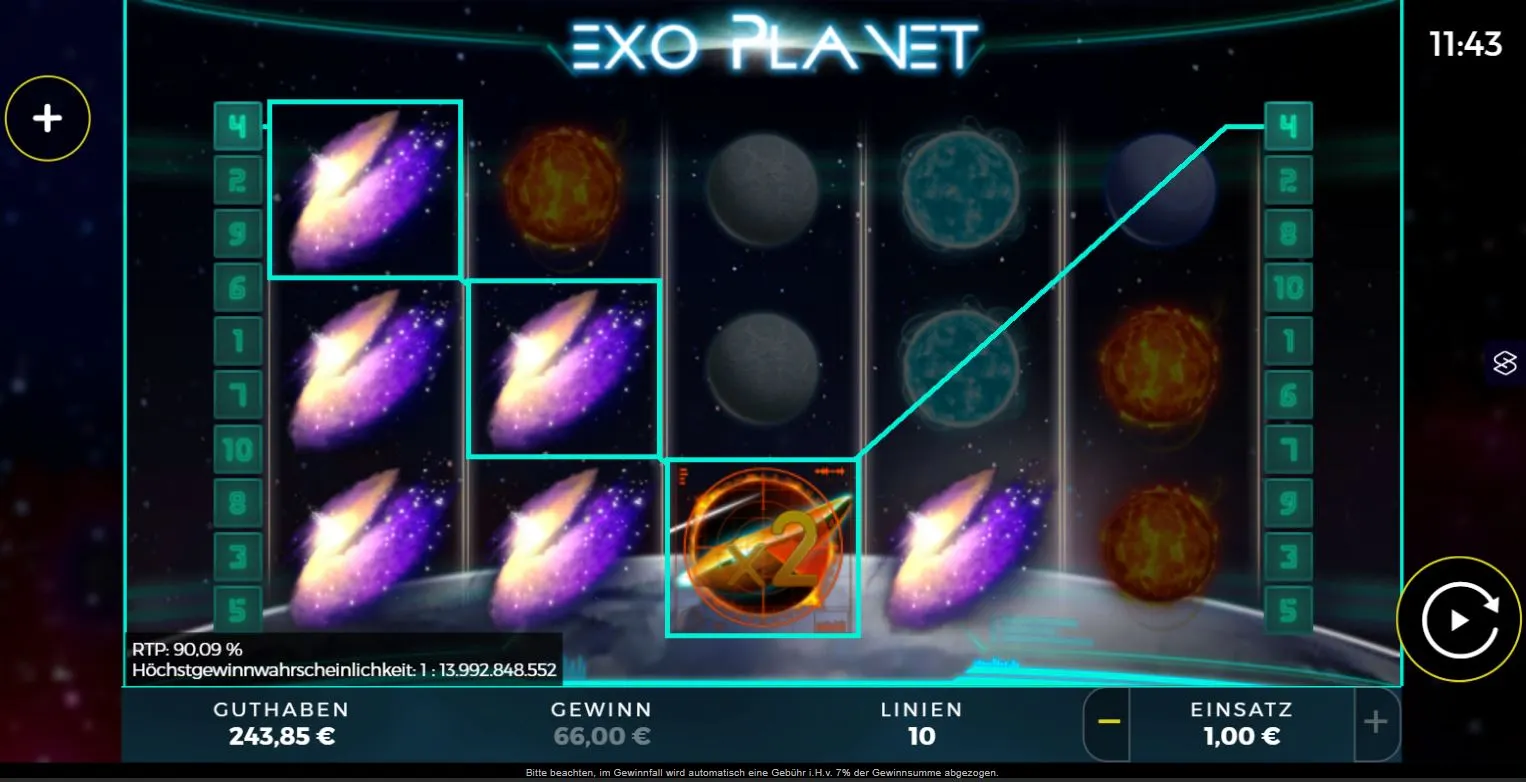This screenshot has width=1526, height=782.
Task: Click the Gewinn amount showing 66,00 €
Action: point(602,737)
